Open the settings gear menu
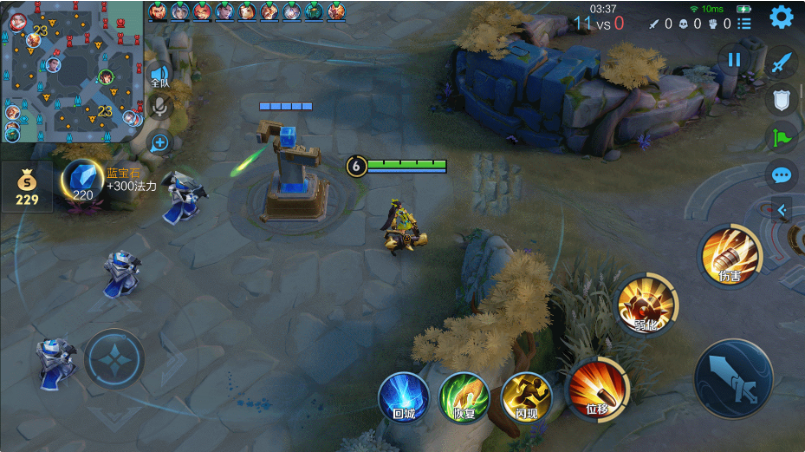Viewport: 805px width, 452px height. click(781, 17)
